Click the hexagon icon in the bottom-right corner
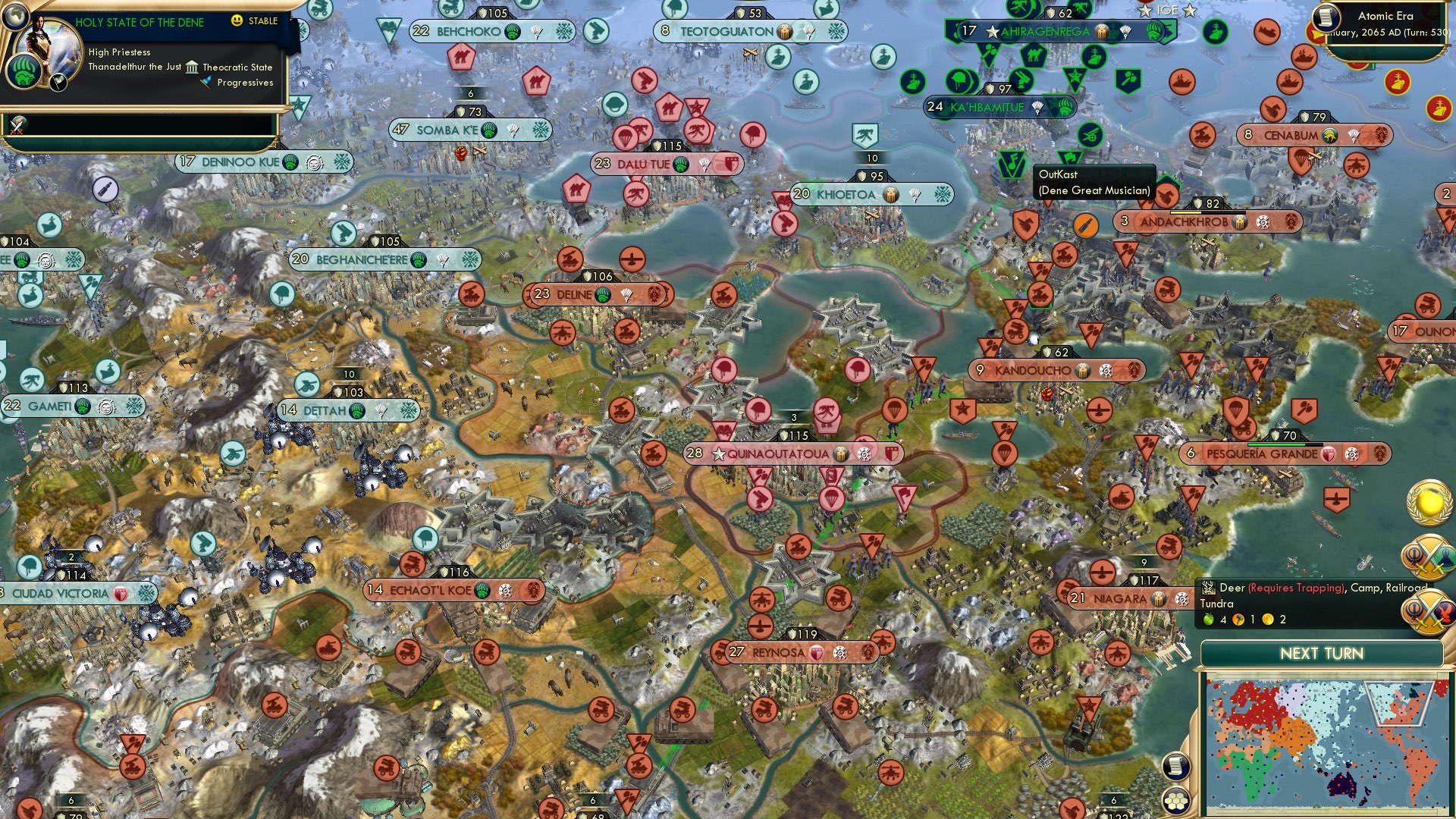 click(1175, 802)
